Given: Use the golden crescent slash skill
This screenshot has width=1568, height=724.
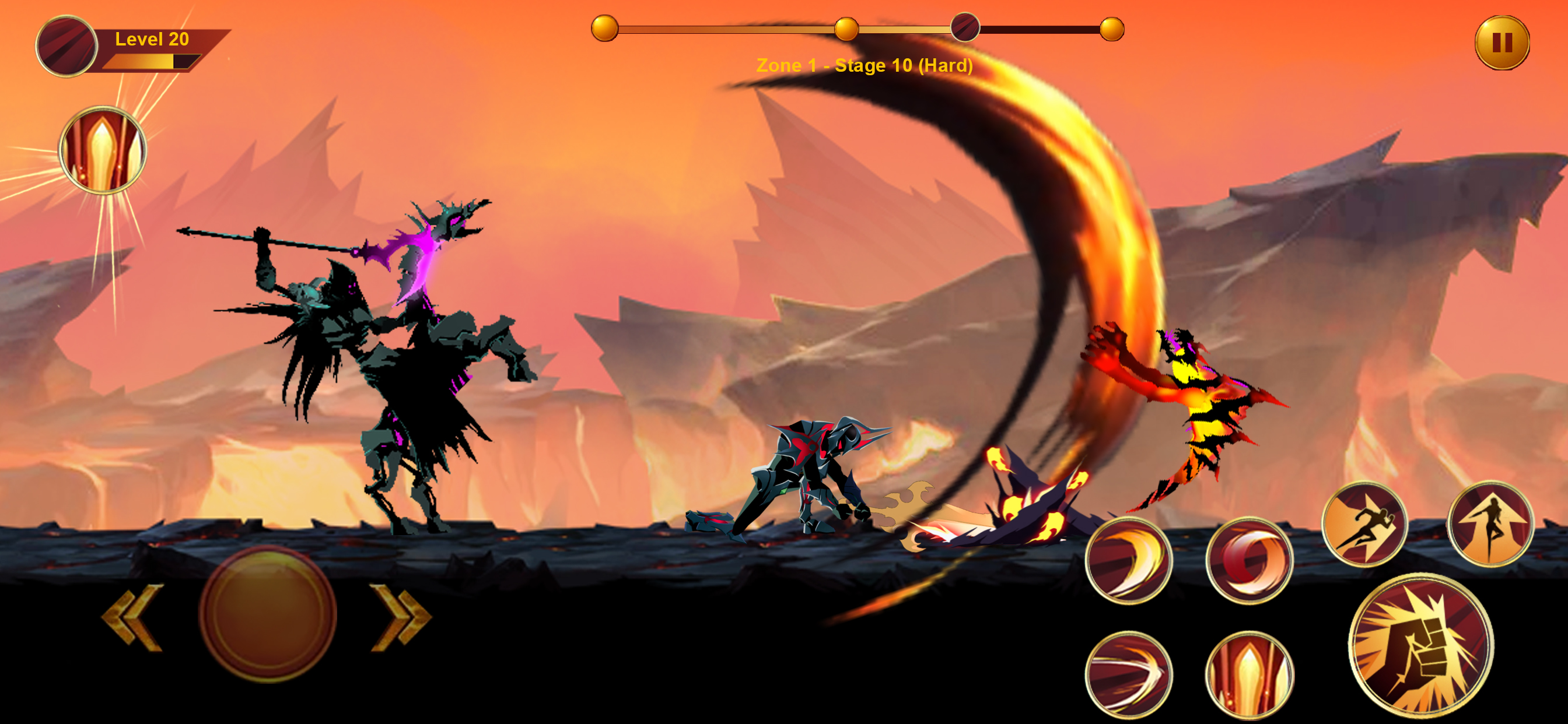Looking at the screenshot, I should tap(1129, 560).
